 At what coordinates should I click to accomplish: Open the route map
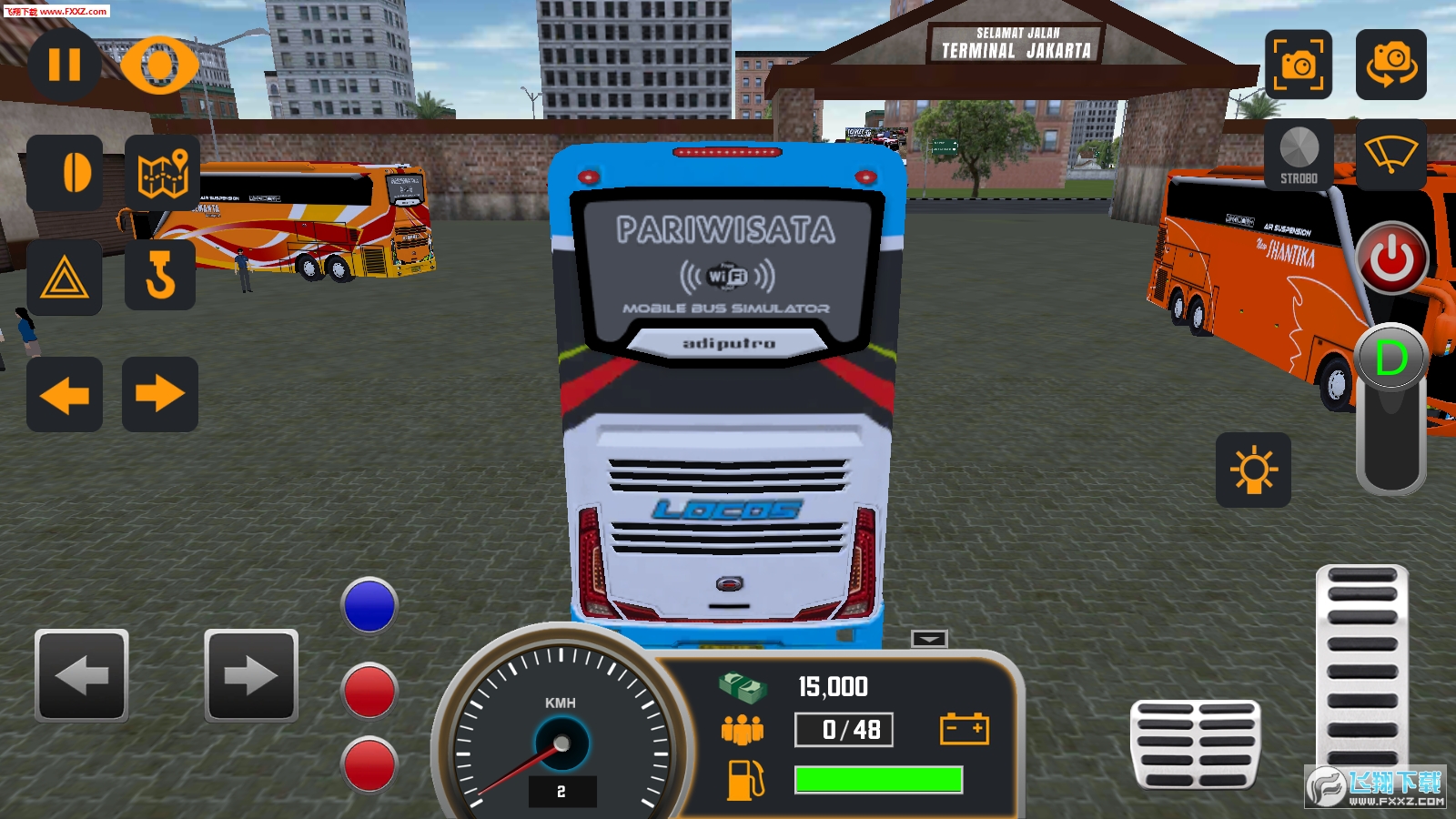(162, 172)
